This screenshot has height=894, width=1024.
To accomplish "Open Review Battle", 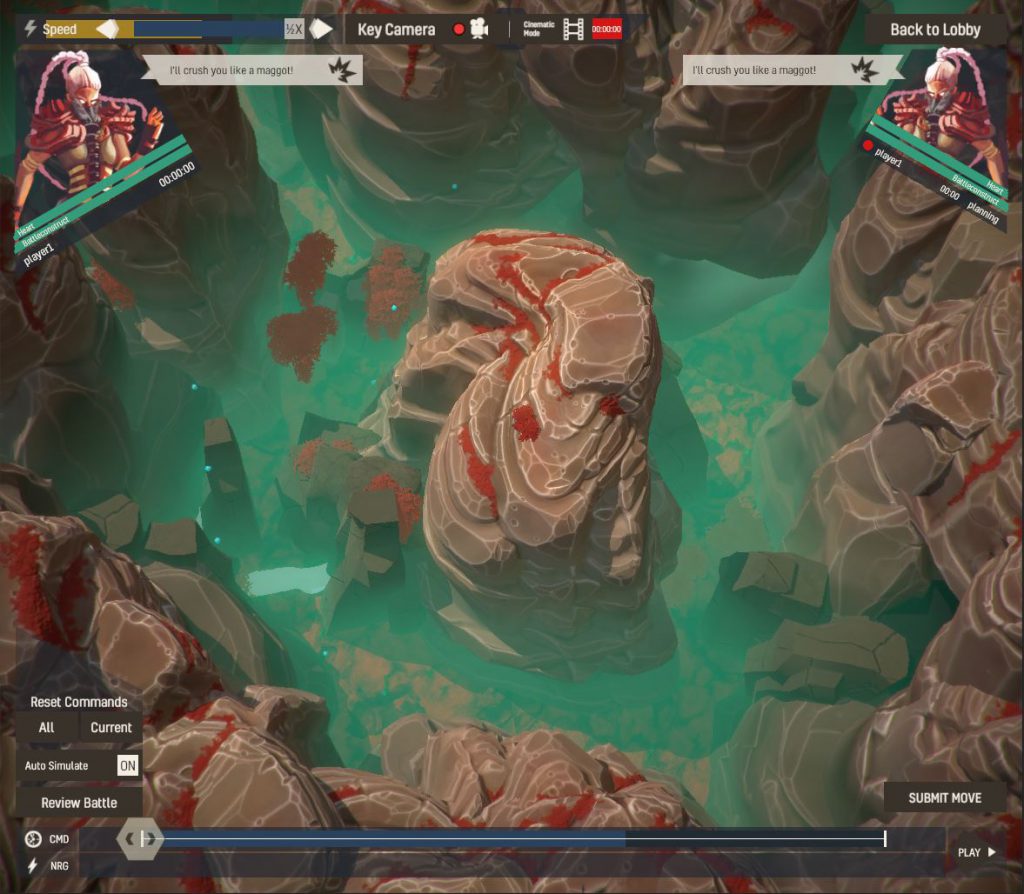I will click(x=79, y=803).
